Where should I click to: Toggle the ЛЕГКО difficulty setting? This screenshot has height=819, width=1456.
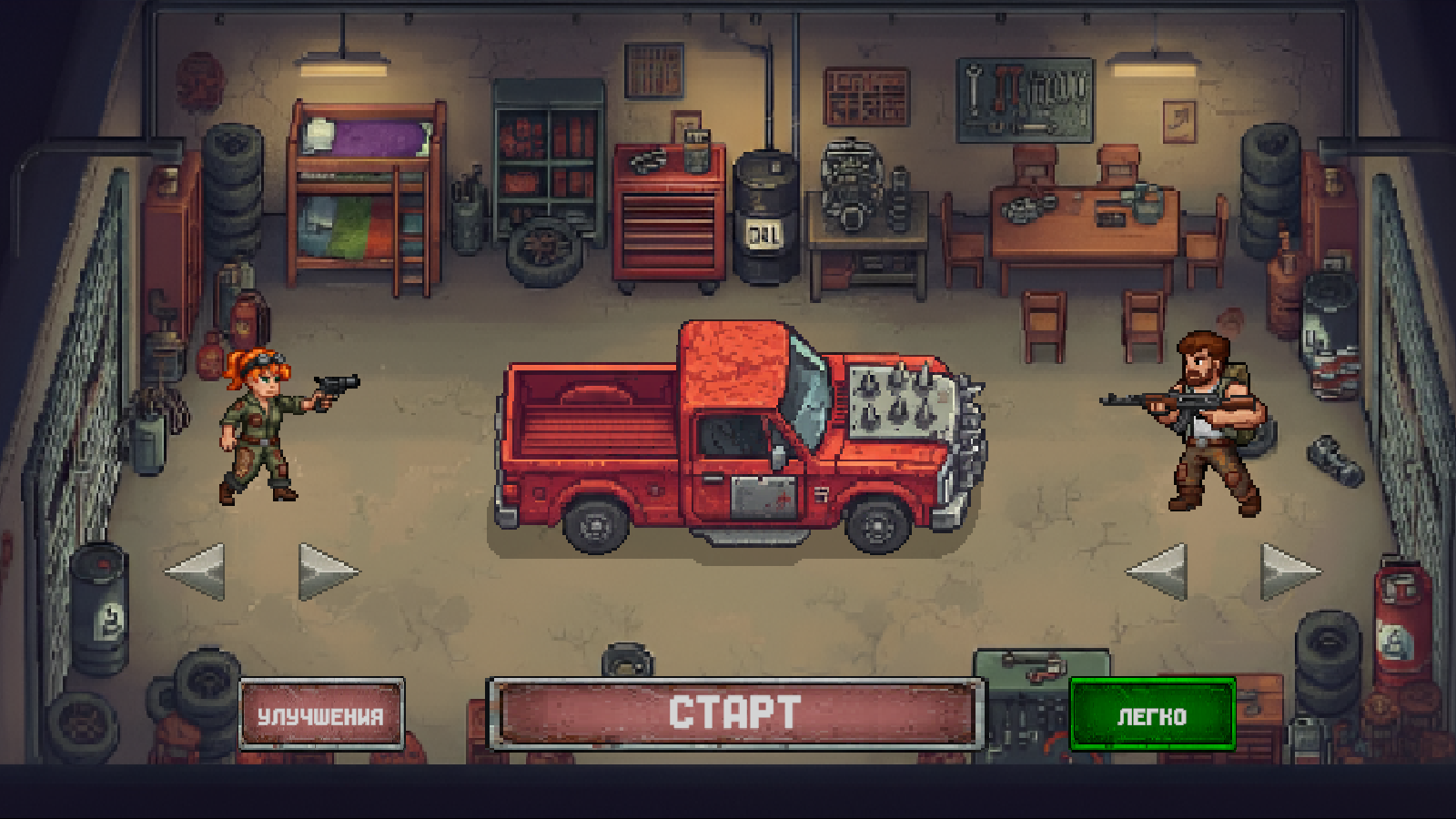click(x=1151, y=716)
